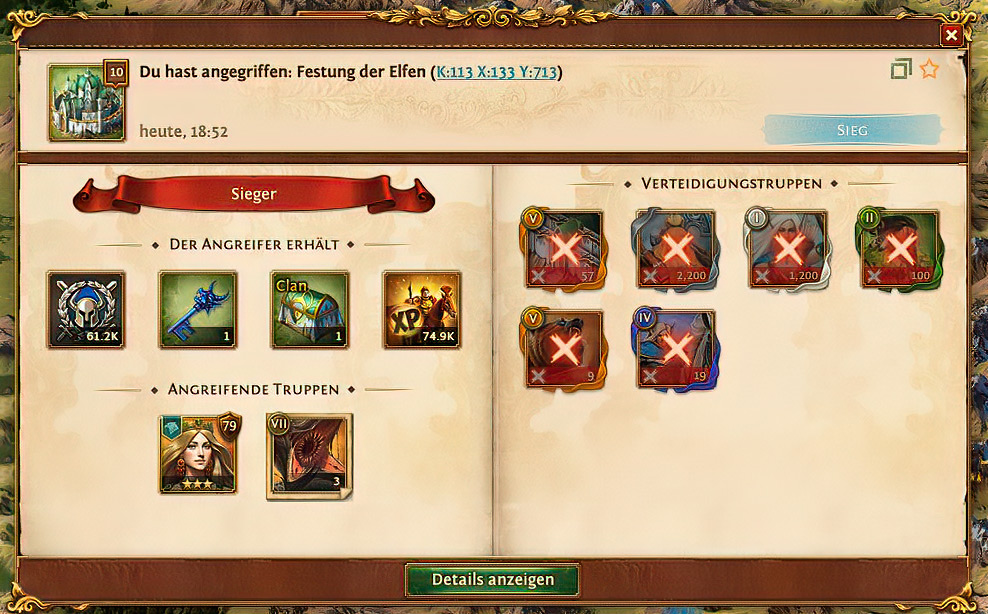View tier II defender with 100 losses
The height and width of the screenshot is (614, 988).
900,249
